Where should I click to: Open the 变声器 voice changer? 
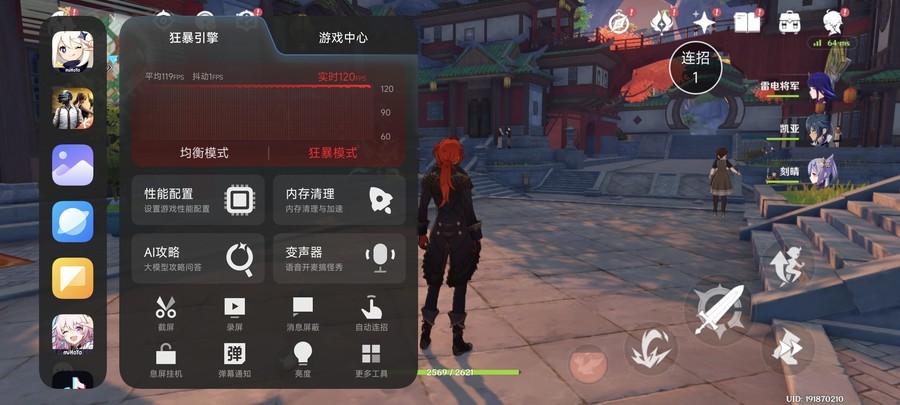(340, 259)
